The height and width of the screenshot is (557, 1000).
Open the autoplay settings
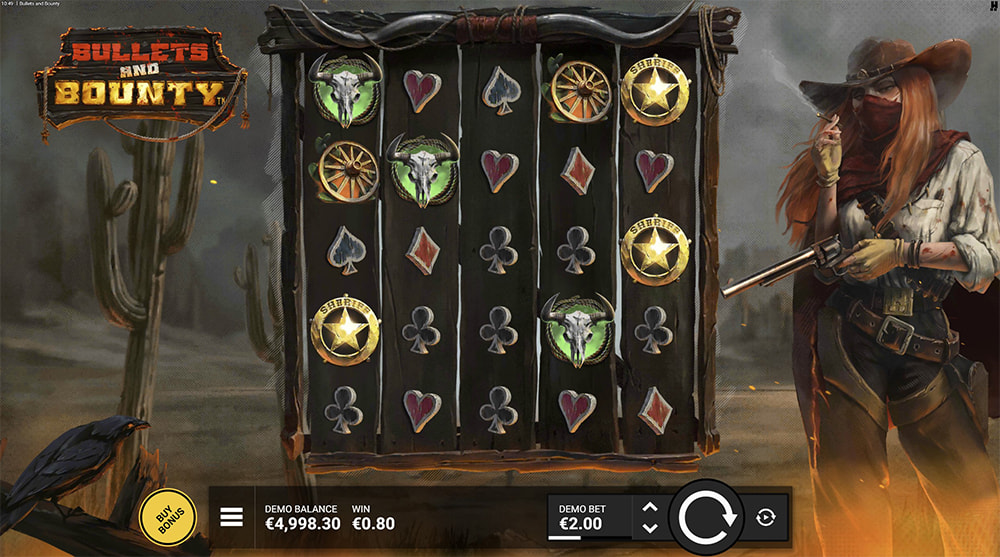[766, 517]
